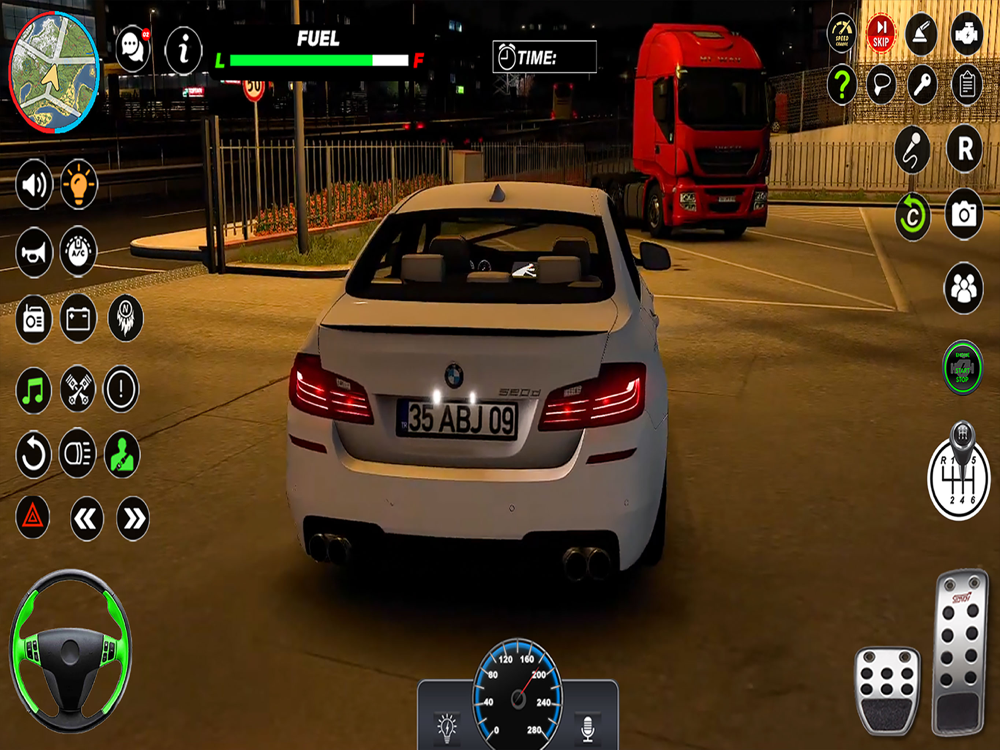Signal with the right indicator arrows
Image resolution: width=1000 pixels, height=750 pixels.
[133, 518]
